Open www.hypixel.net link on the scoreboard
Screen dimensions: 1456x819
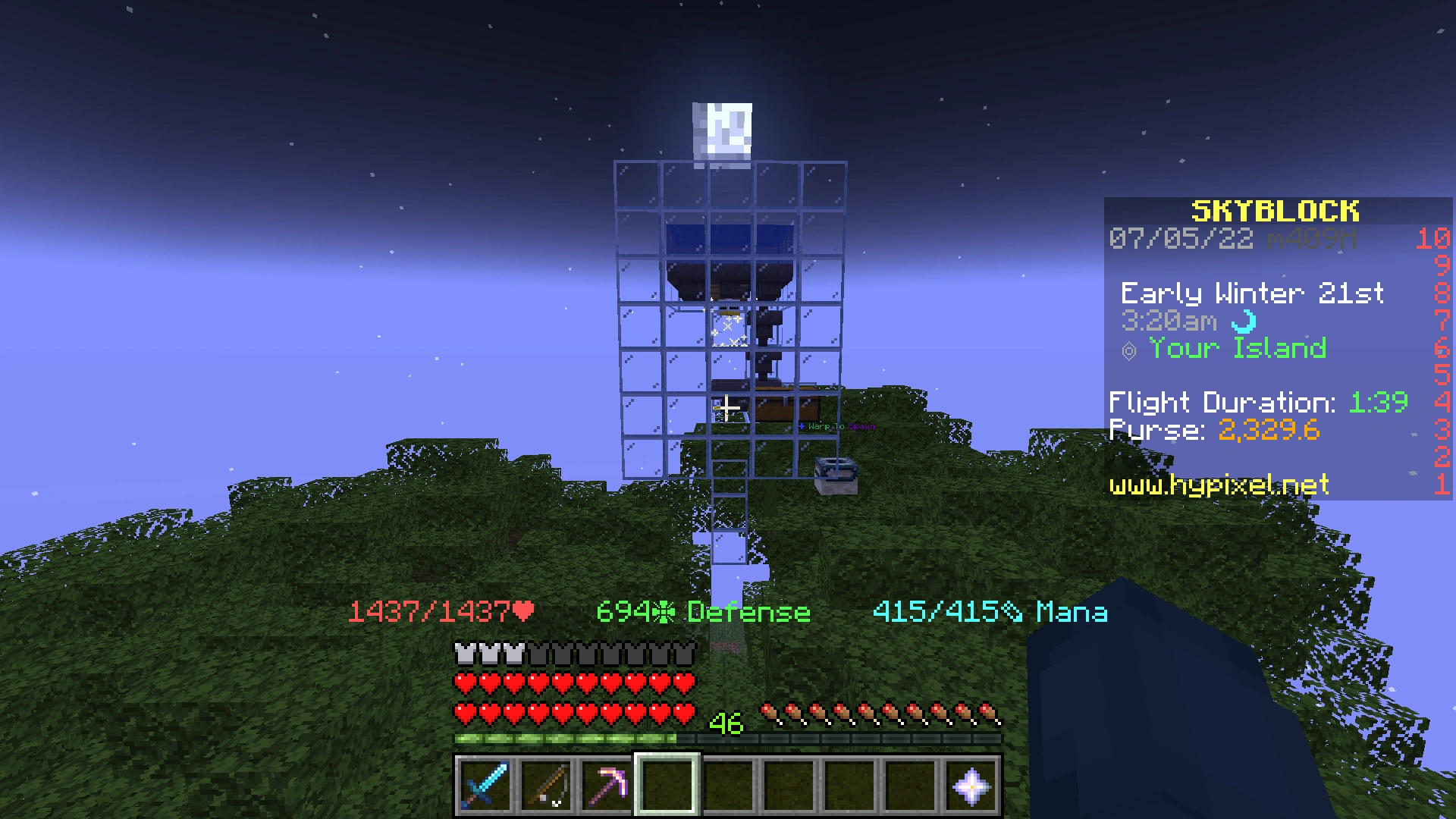pyautogui.click(x=1219, y=485)
